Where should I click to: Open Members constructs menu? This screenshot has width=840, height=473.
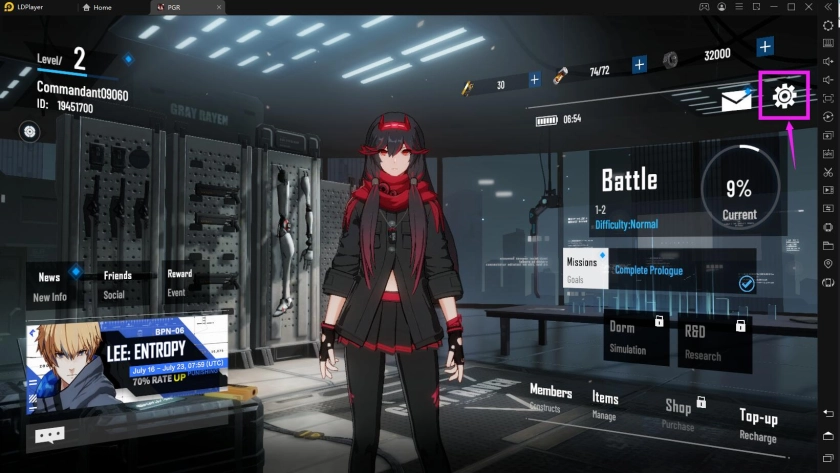tap(550, 397)
